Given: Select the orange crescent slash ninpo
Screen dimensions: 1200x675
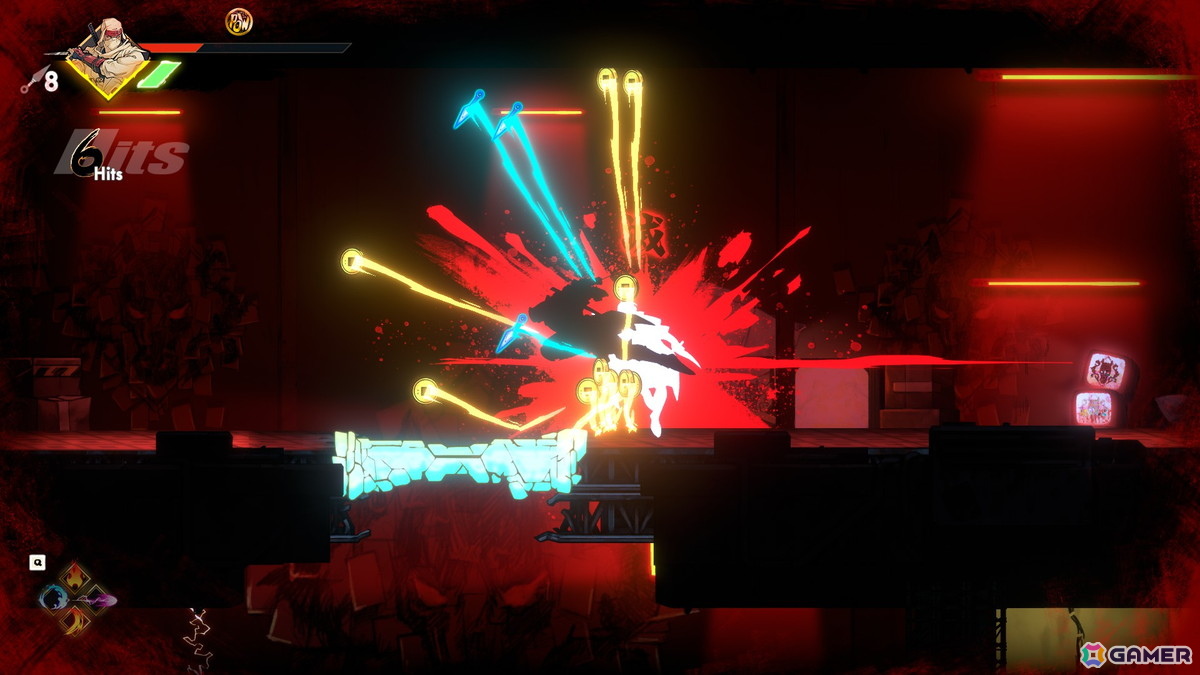Looking at the screenshot, I should 77,621.
